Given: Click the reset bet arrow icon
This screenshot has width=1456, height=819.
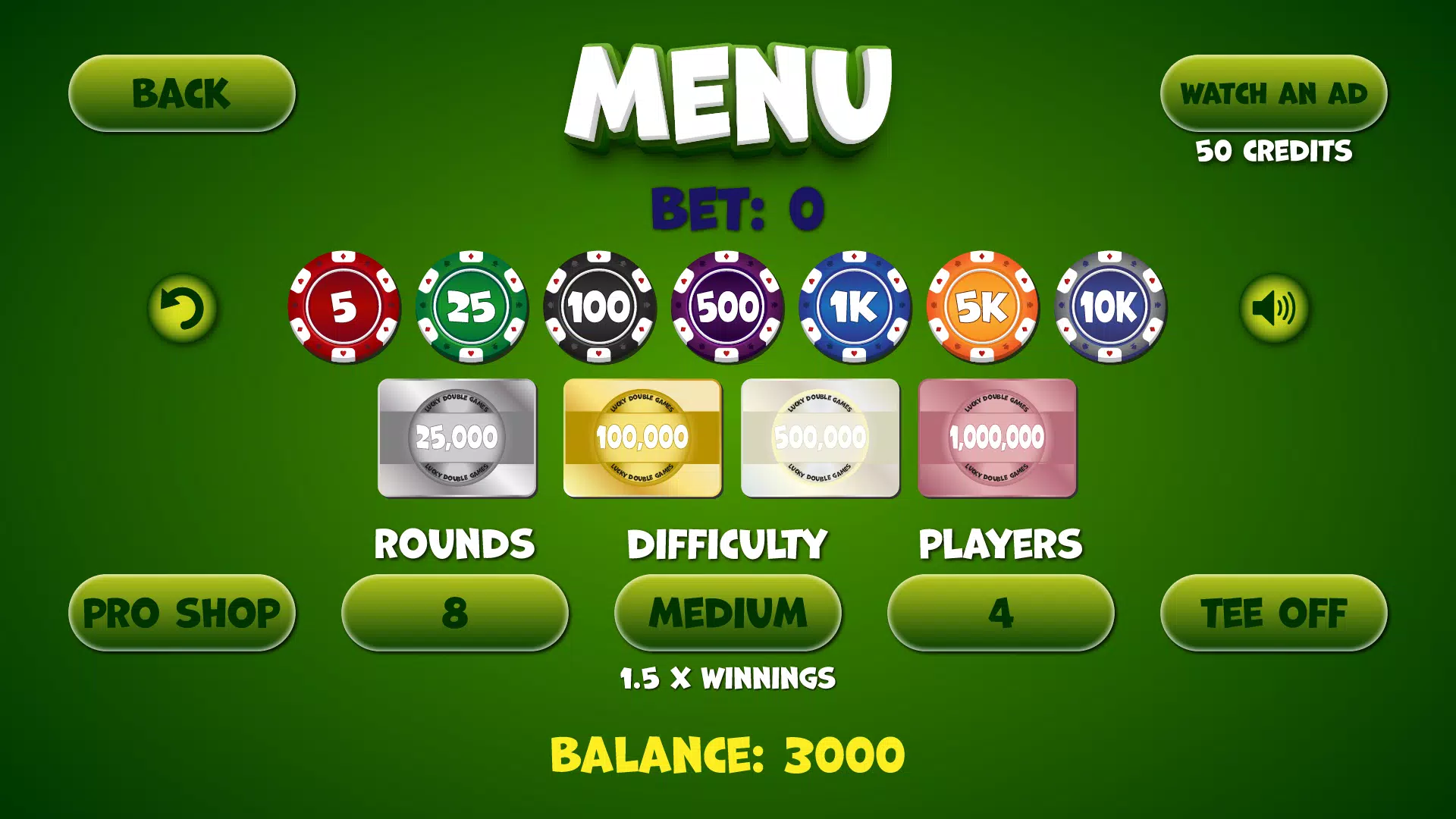Looking at the screenshot, I should point(182,306).
